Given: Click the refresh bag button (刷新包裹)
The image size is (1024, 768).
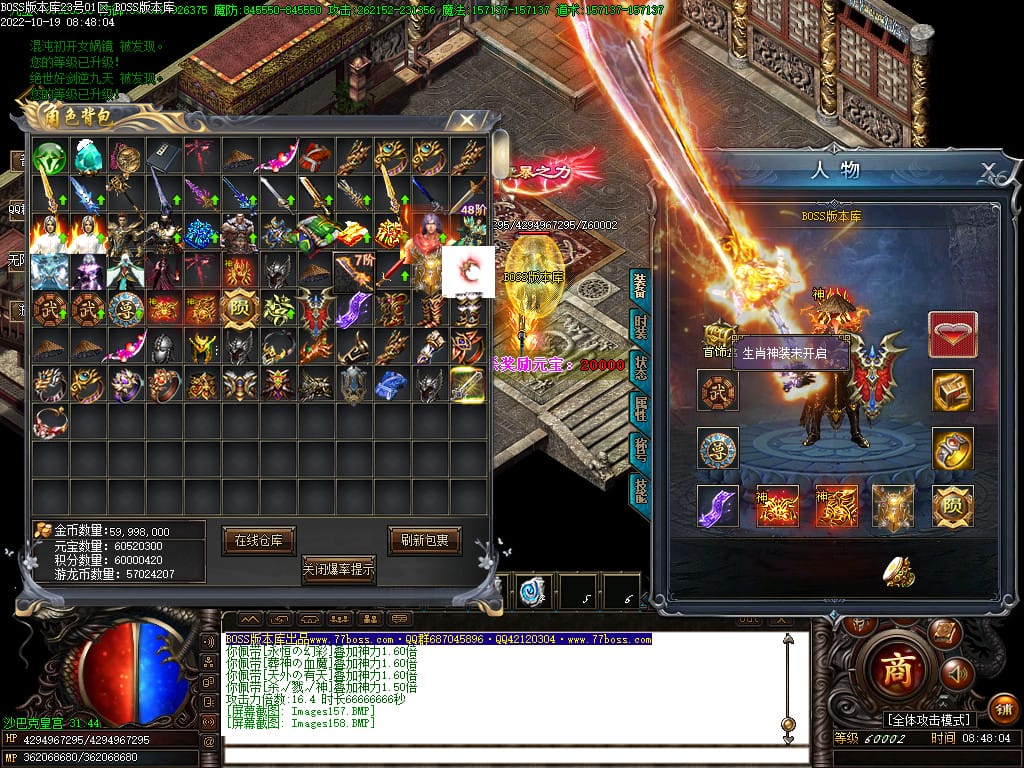Looking at the screenshot, I should [425, 540].
